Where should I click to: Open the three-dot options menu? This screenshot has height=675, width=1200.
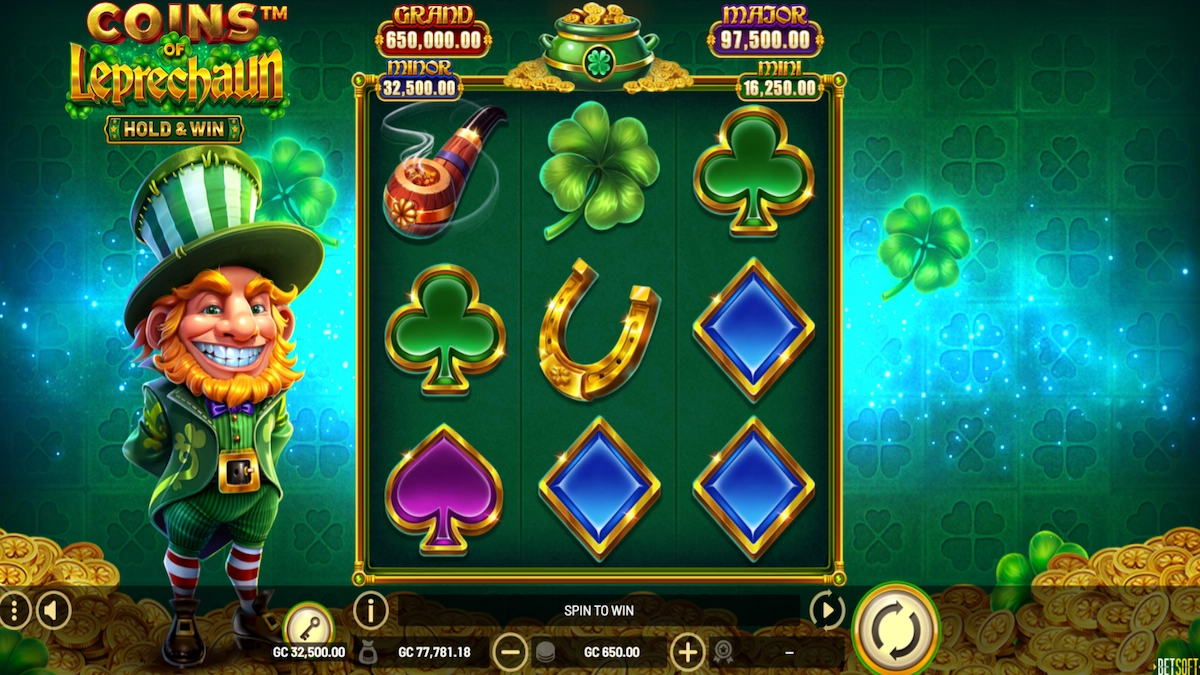point(13,609)
